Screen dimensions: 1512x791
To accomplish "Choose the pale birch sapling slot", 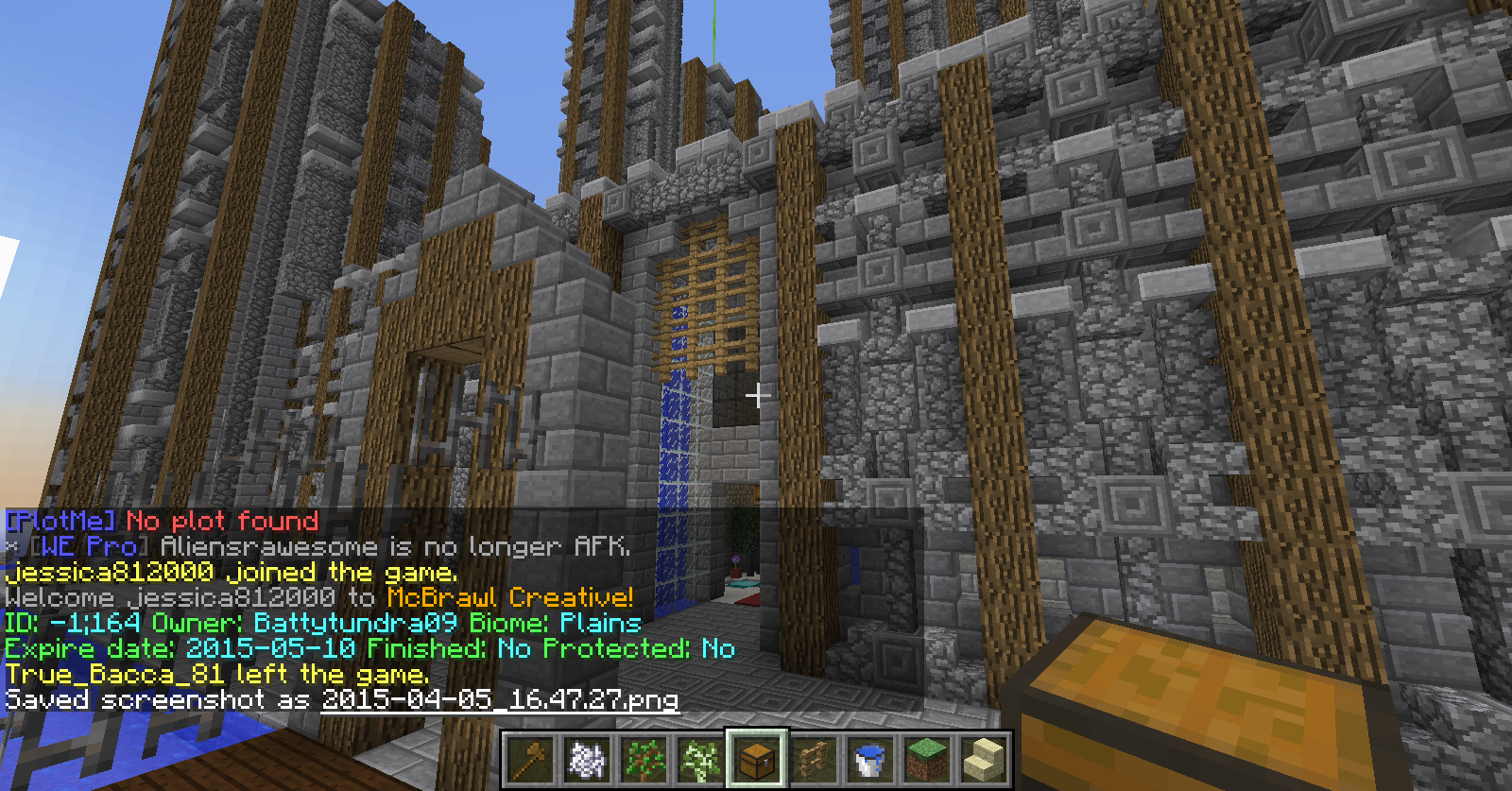I will [699, 759].
